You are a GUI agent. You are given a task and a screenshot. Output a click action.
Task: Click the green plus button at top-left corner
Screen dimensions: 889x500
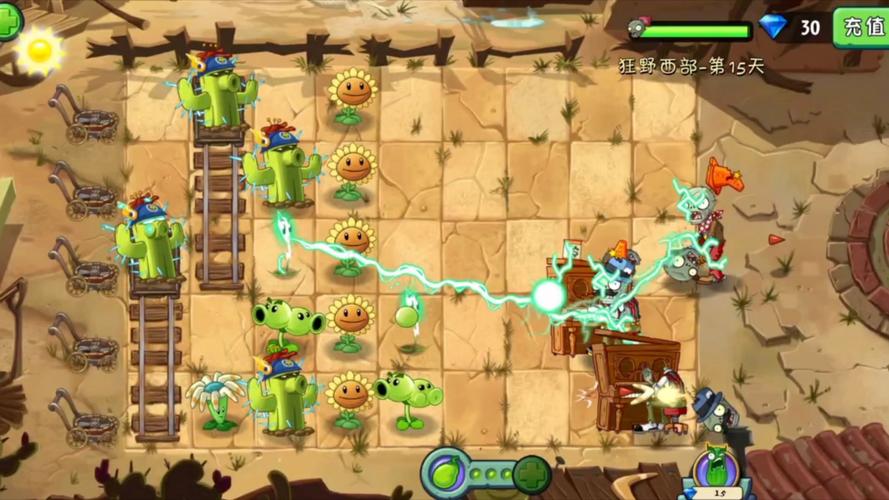[x=8, y=22]
